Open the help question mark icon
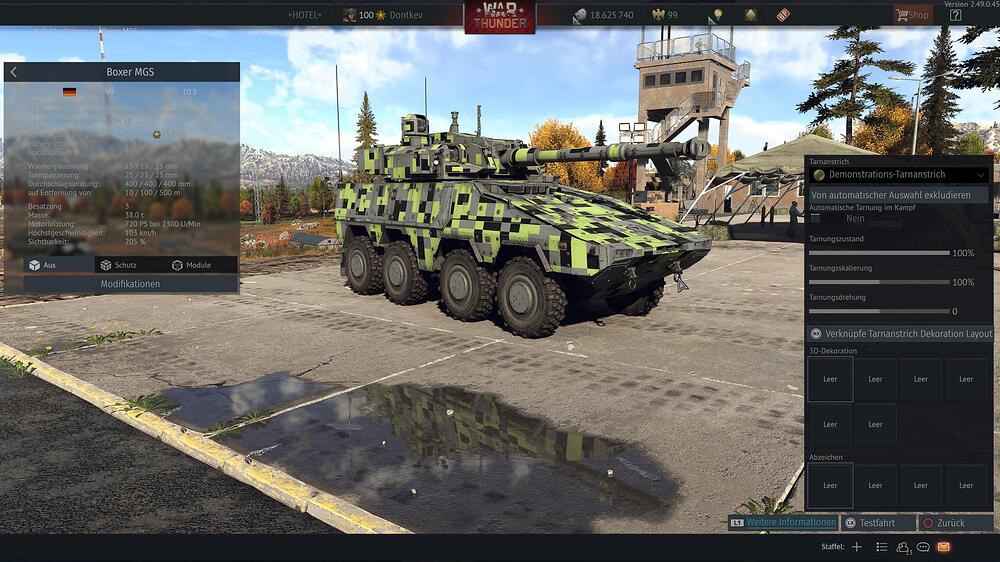The image size is (1000, 562). coord(955,15)
